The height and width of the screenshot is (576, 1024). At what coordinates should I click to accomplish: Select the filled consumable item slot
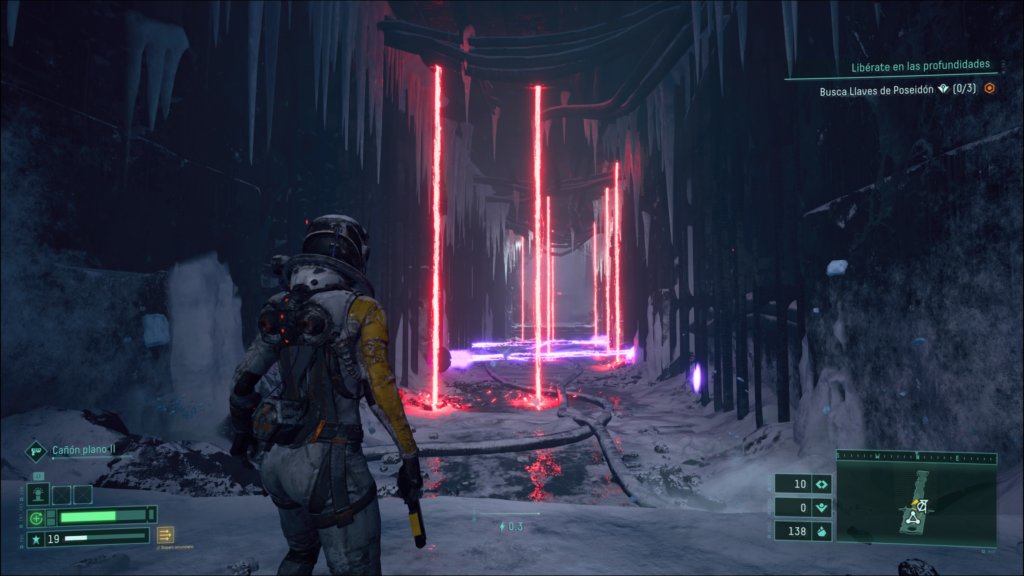point(41,494)
